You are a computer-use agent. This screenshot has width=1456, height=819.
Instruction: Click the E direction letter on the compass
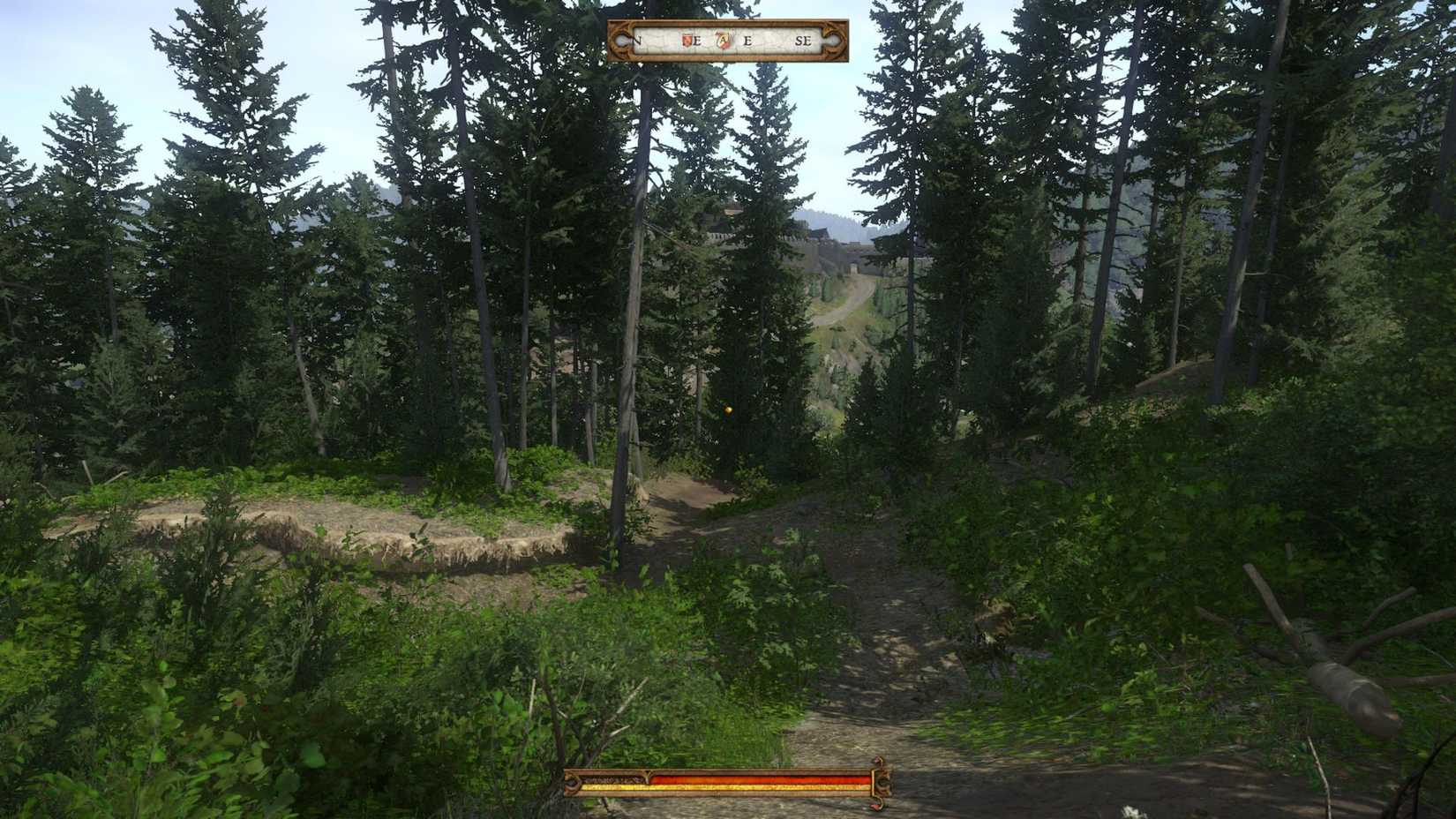[x=747, y=41]
